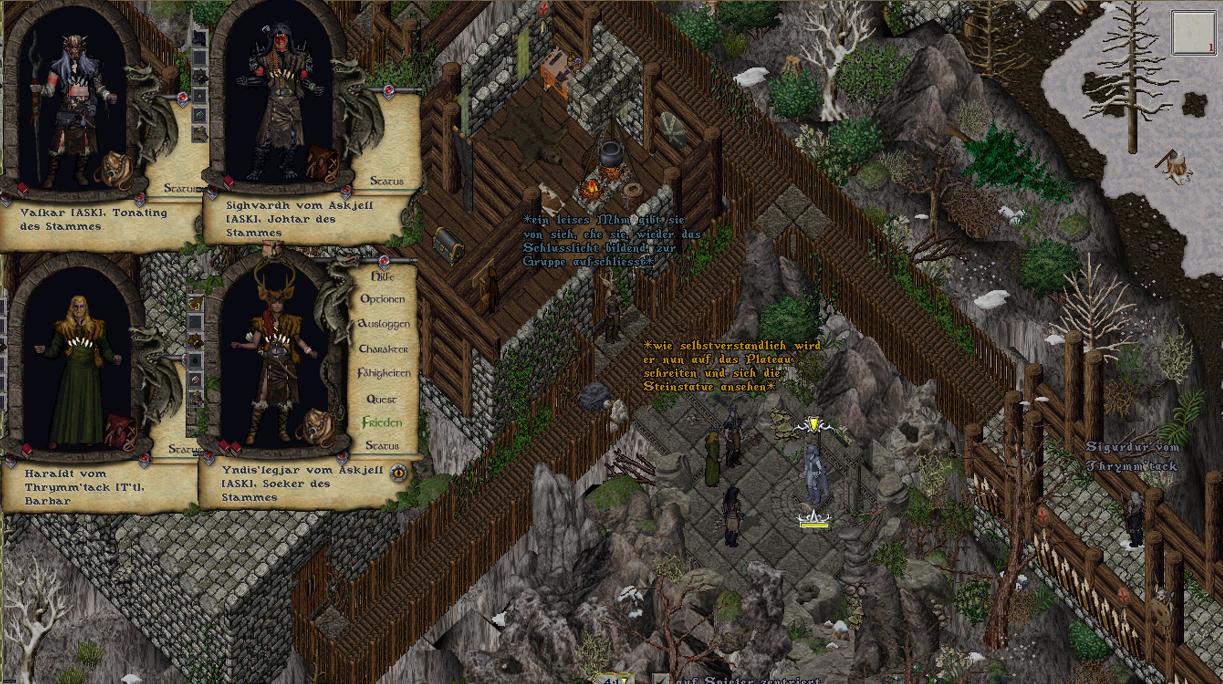Open Status on Sighvardh's paperdoll
This screenshot has width=1223, height=684.
coord(386,181)
